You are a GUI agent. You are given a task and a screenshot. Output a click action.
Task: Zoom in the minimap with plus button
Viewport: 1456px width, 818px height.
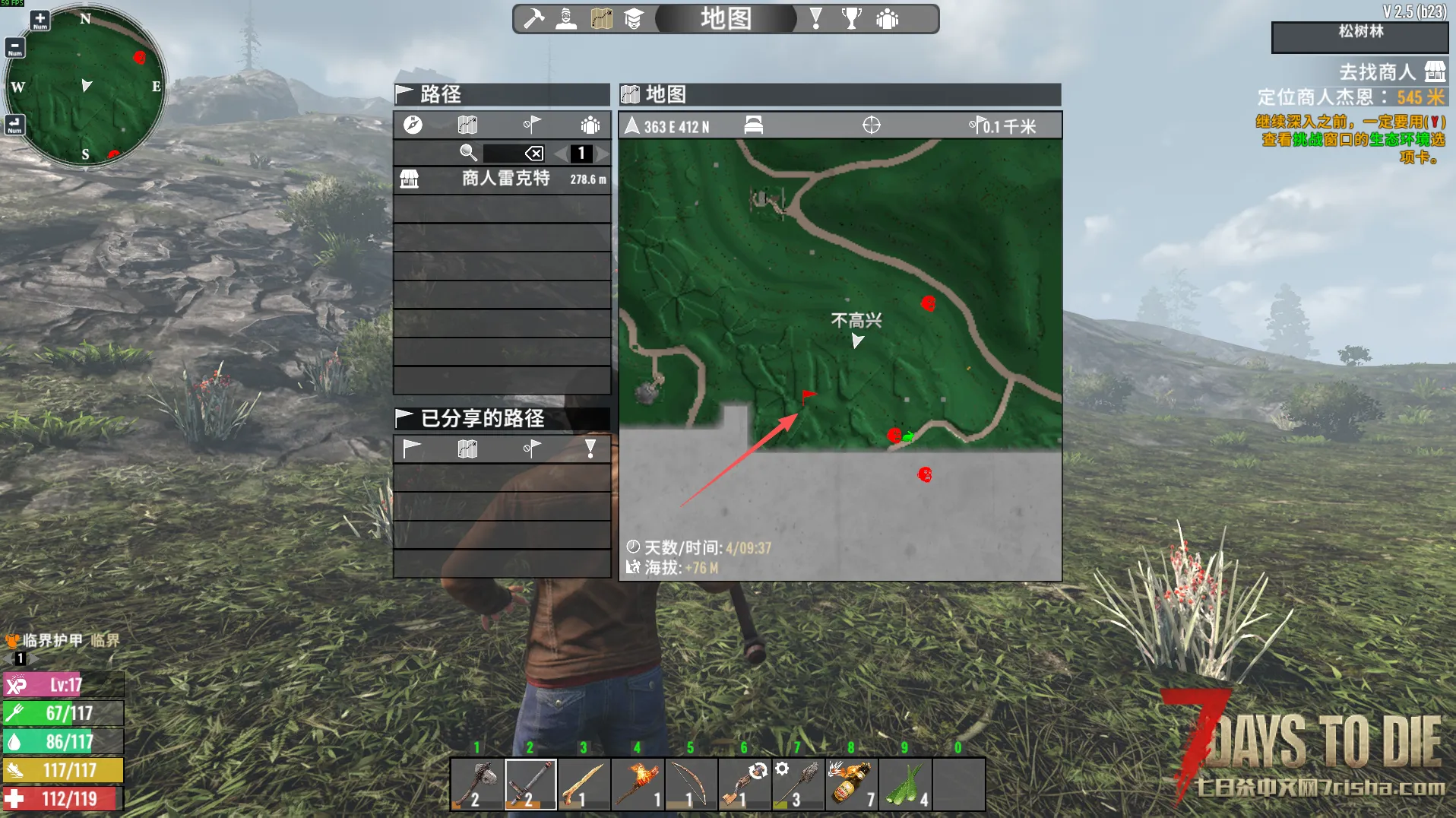coord(40,20)
